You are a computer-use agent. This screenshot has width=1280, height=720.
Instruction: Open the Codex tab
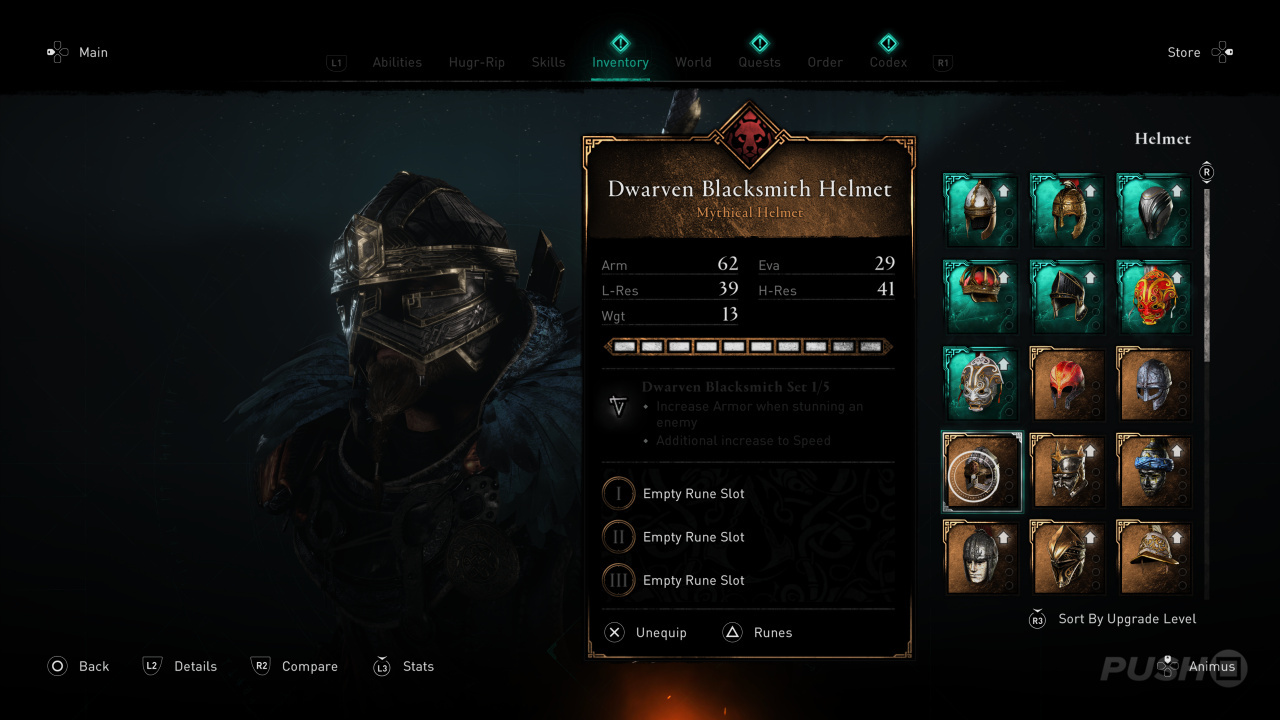click(888, 62)
